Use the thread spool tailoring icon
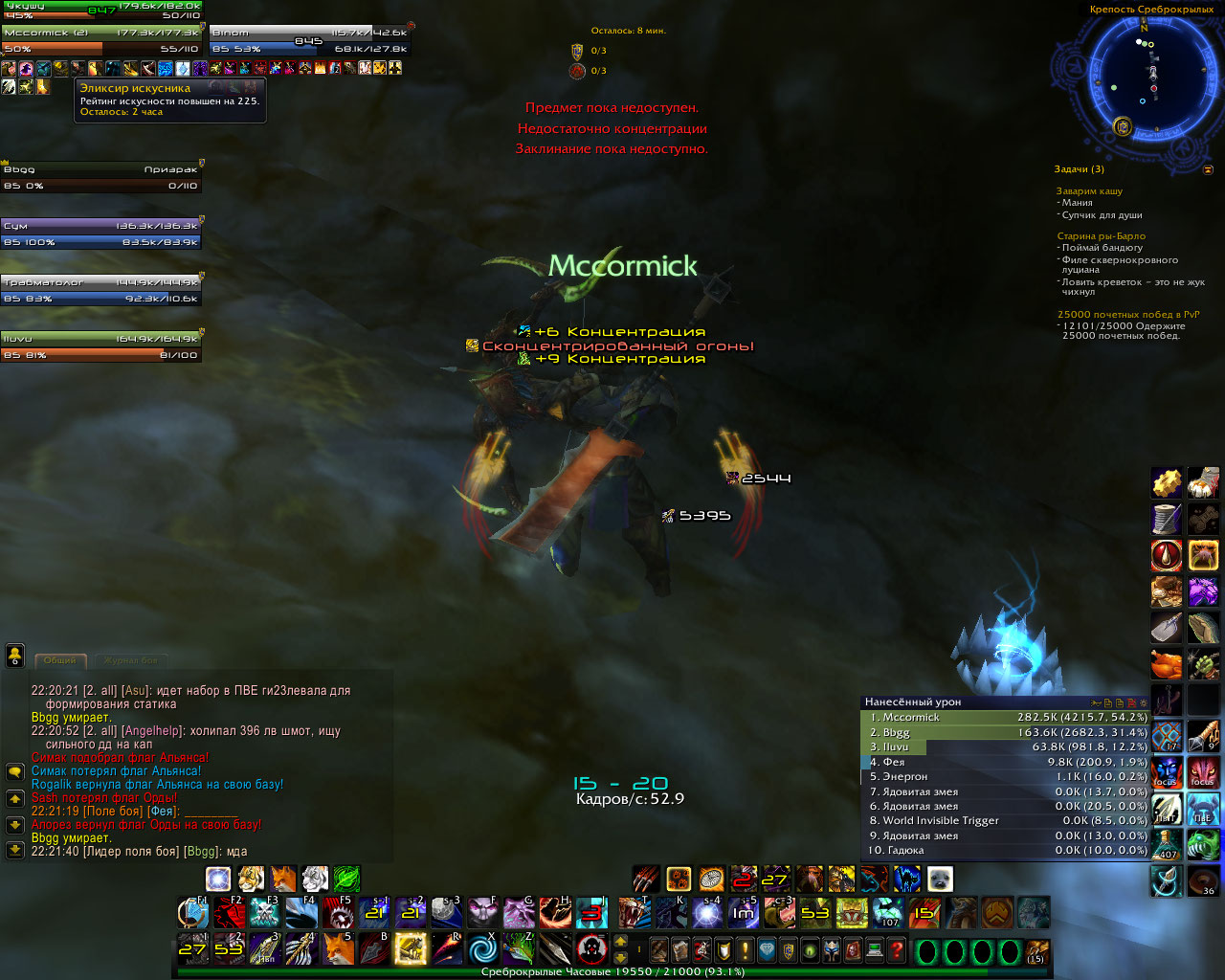Screen dimensions: 1225x980 [1166, 520]
